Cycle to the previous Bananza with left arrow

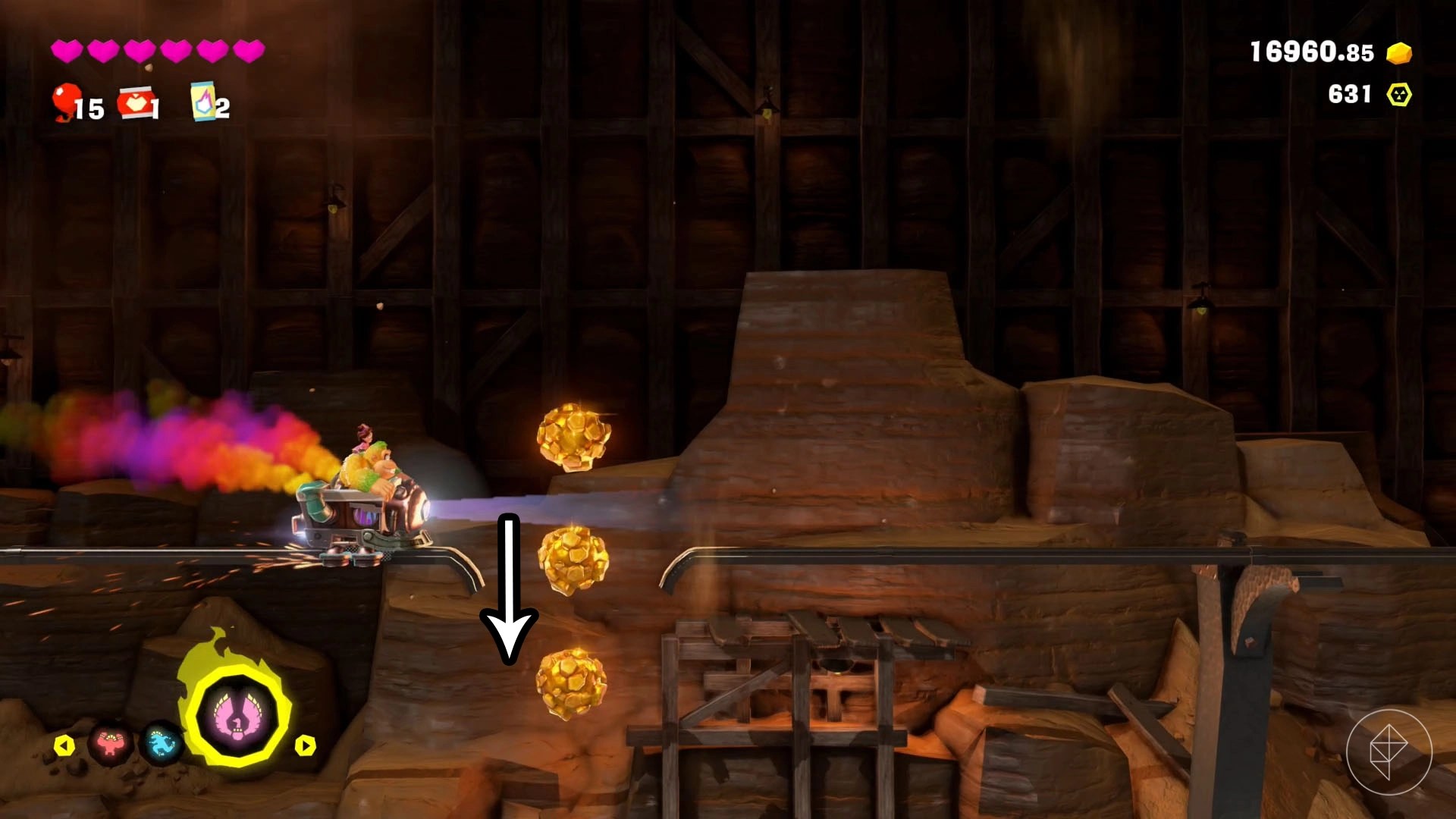64,745
